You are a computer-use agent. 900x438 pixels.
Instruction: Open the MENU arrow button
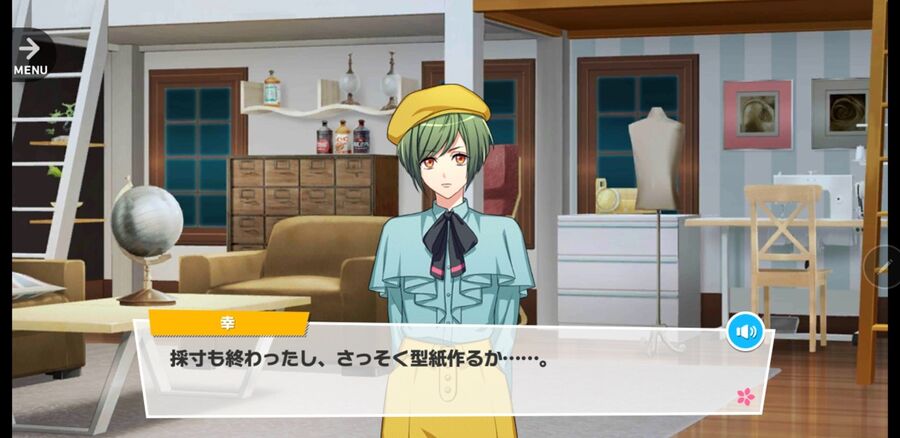[x=30, y=53]
